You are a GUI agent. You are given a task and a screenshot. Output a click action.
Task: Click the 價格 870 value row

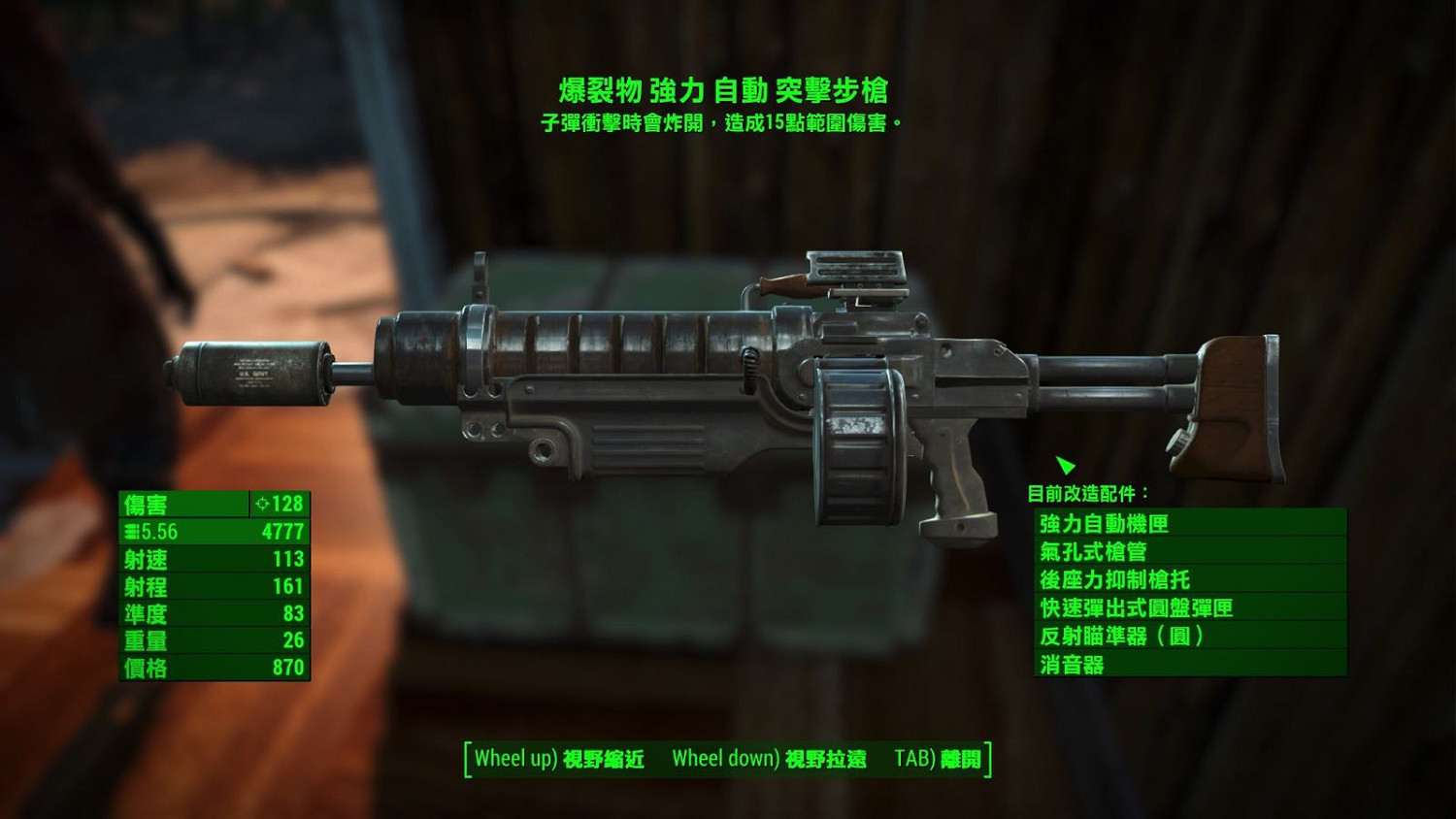coord(212,669)
